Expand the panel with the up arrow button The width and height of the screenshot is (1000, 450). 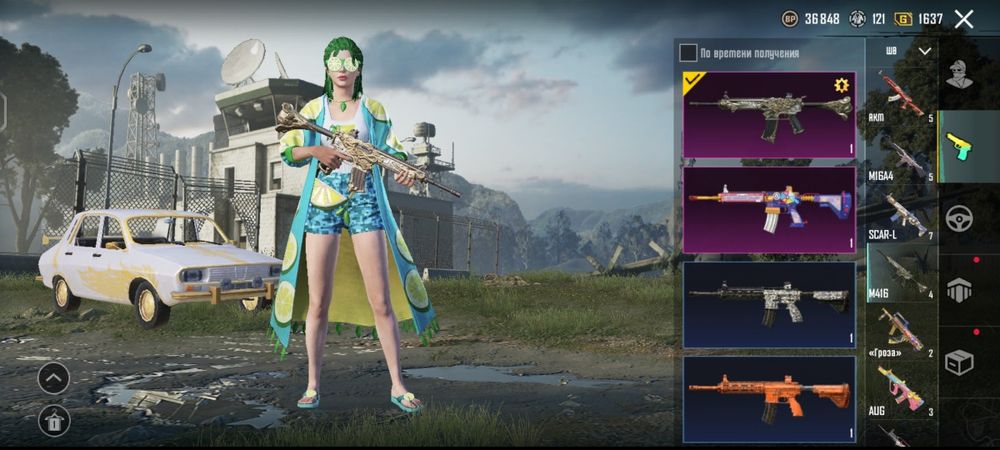pos(54,377)
